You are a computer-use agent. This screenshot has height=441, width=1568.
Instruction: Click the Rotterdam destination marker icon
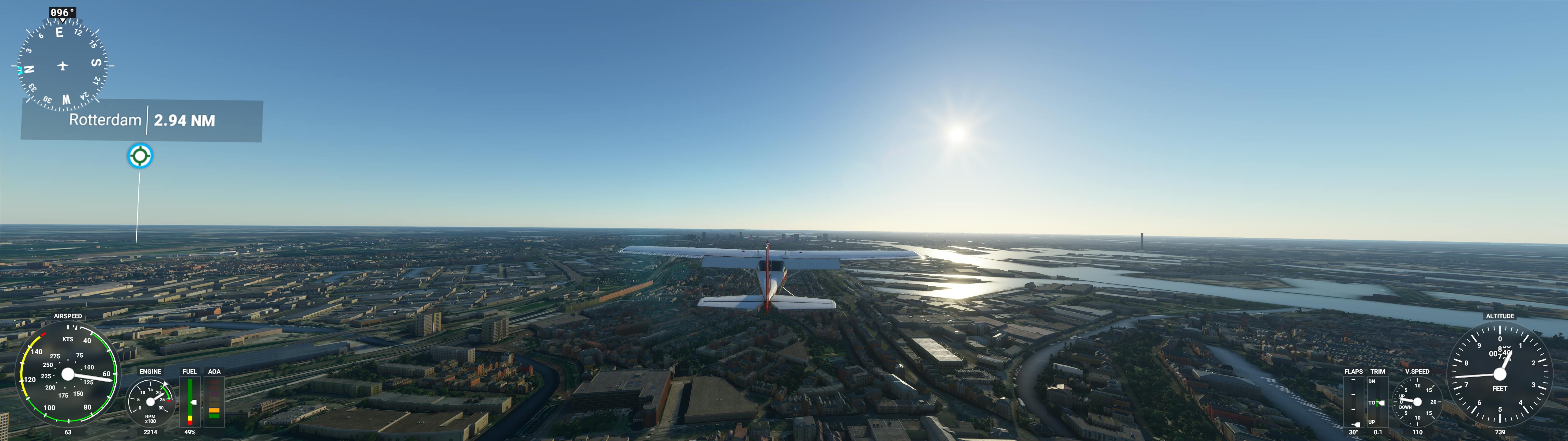[x=140, y=156]
